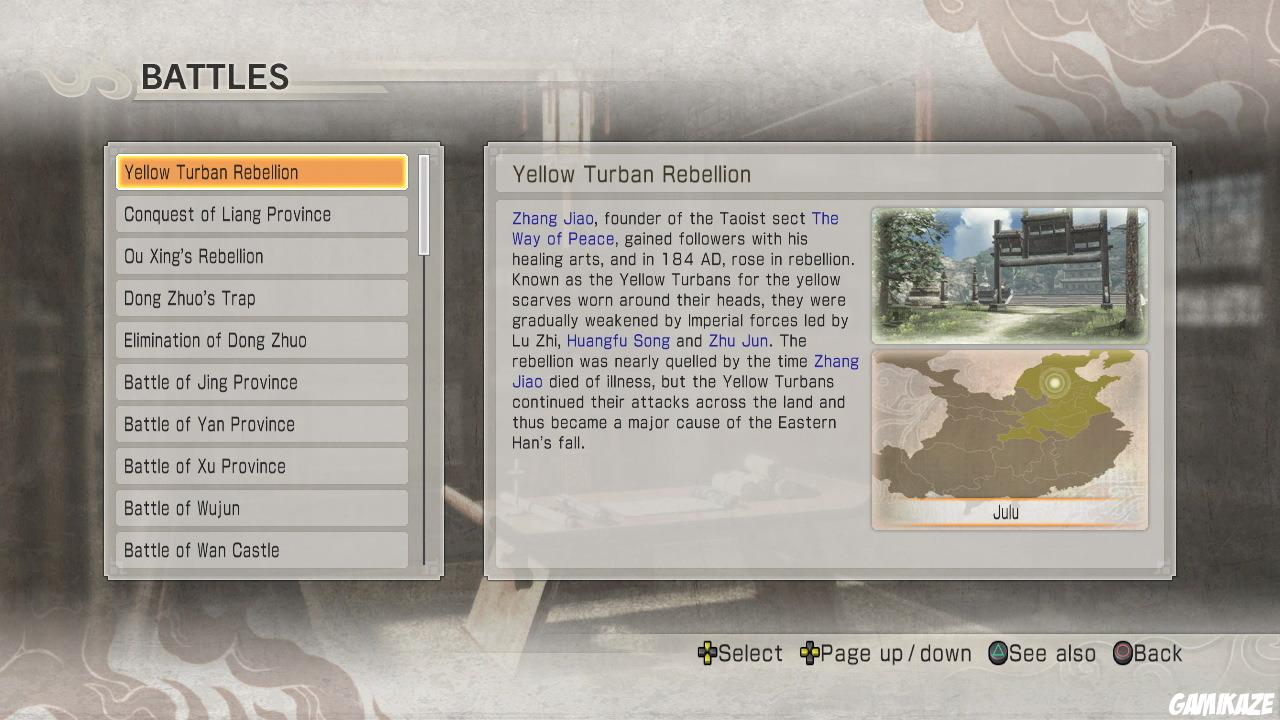Open Ou Xing's Rebellion entry
The width and height of the screenshot is (1280, 720).
pos(261,256)
